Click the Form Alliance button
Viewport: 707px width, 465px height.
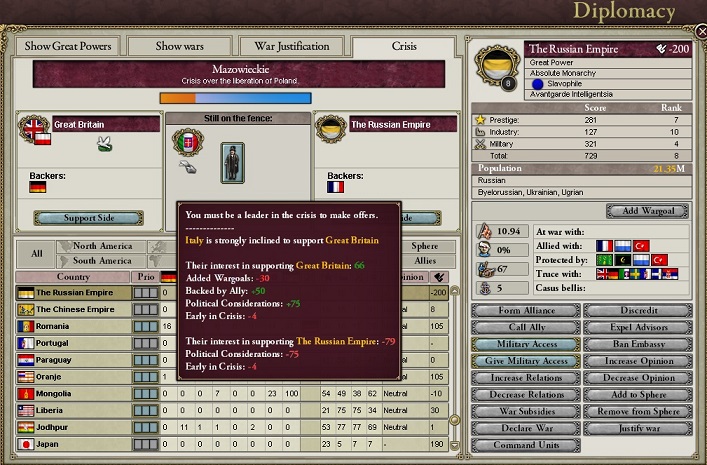[x=524, y=310]
